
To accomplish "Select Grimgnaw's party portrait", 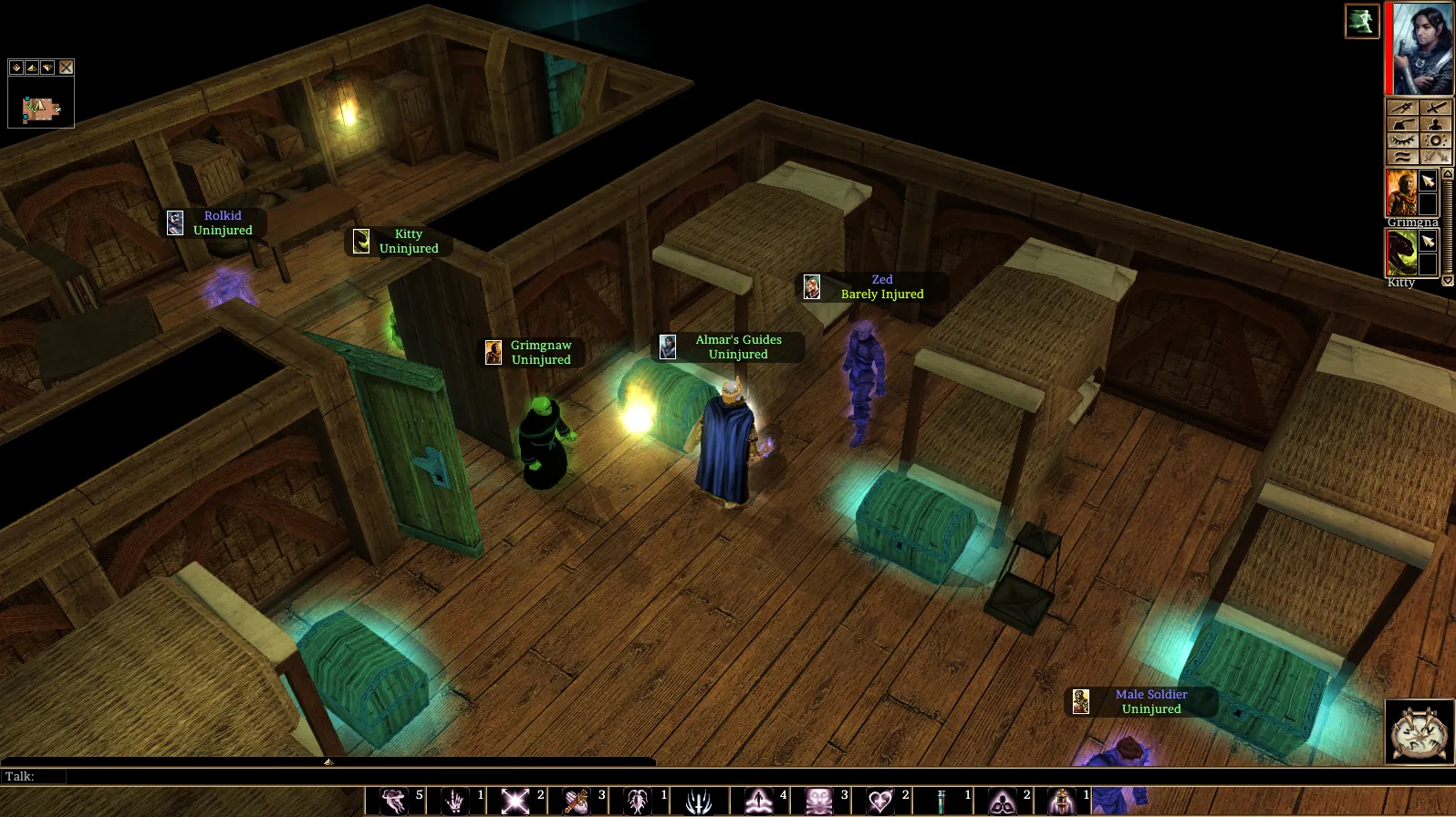I will point(1401,192).
